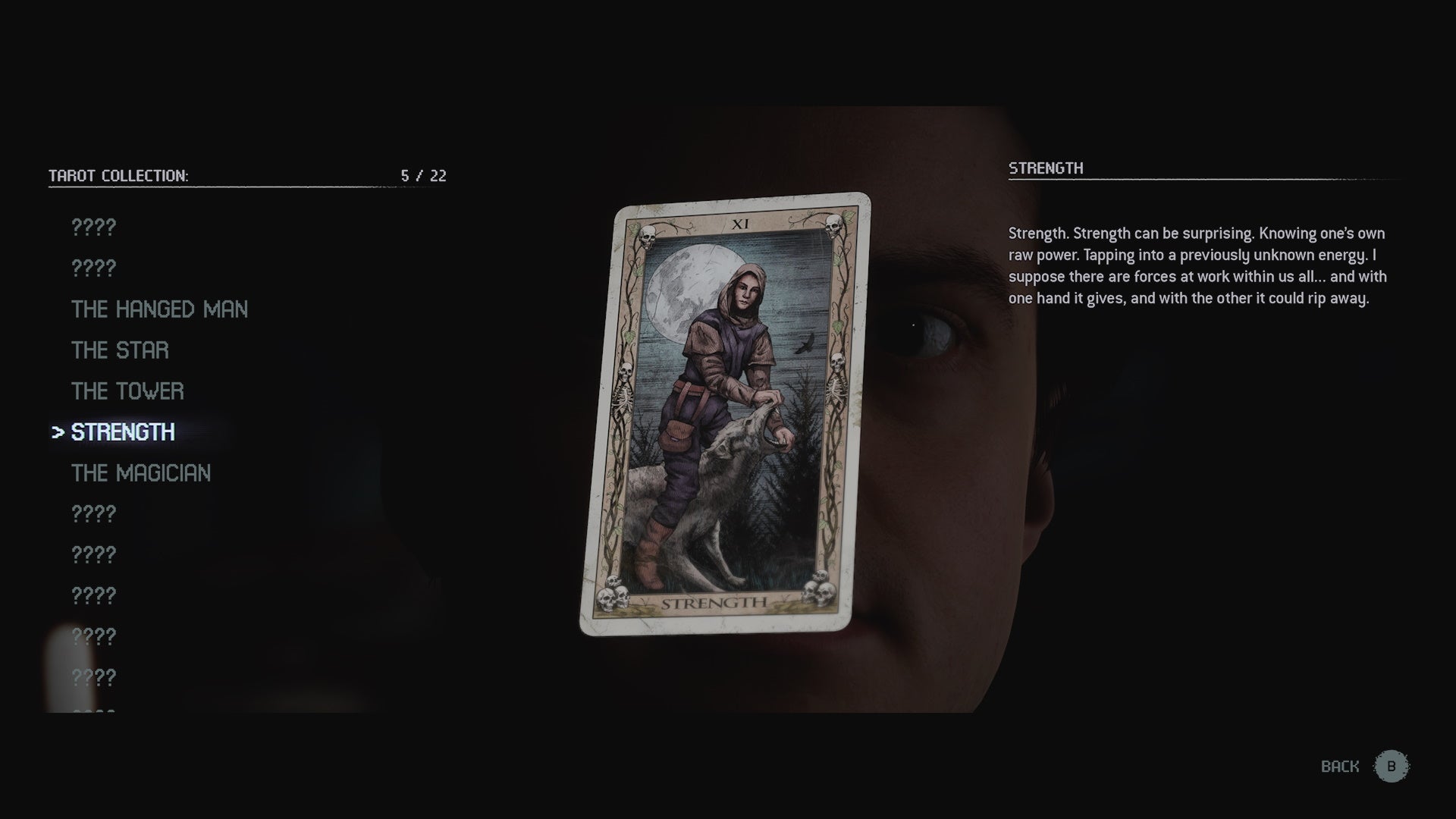Reveal the ???? slot below THE MAGICIAN

coord(93,513)
